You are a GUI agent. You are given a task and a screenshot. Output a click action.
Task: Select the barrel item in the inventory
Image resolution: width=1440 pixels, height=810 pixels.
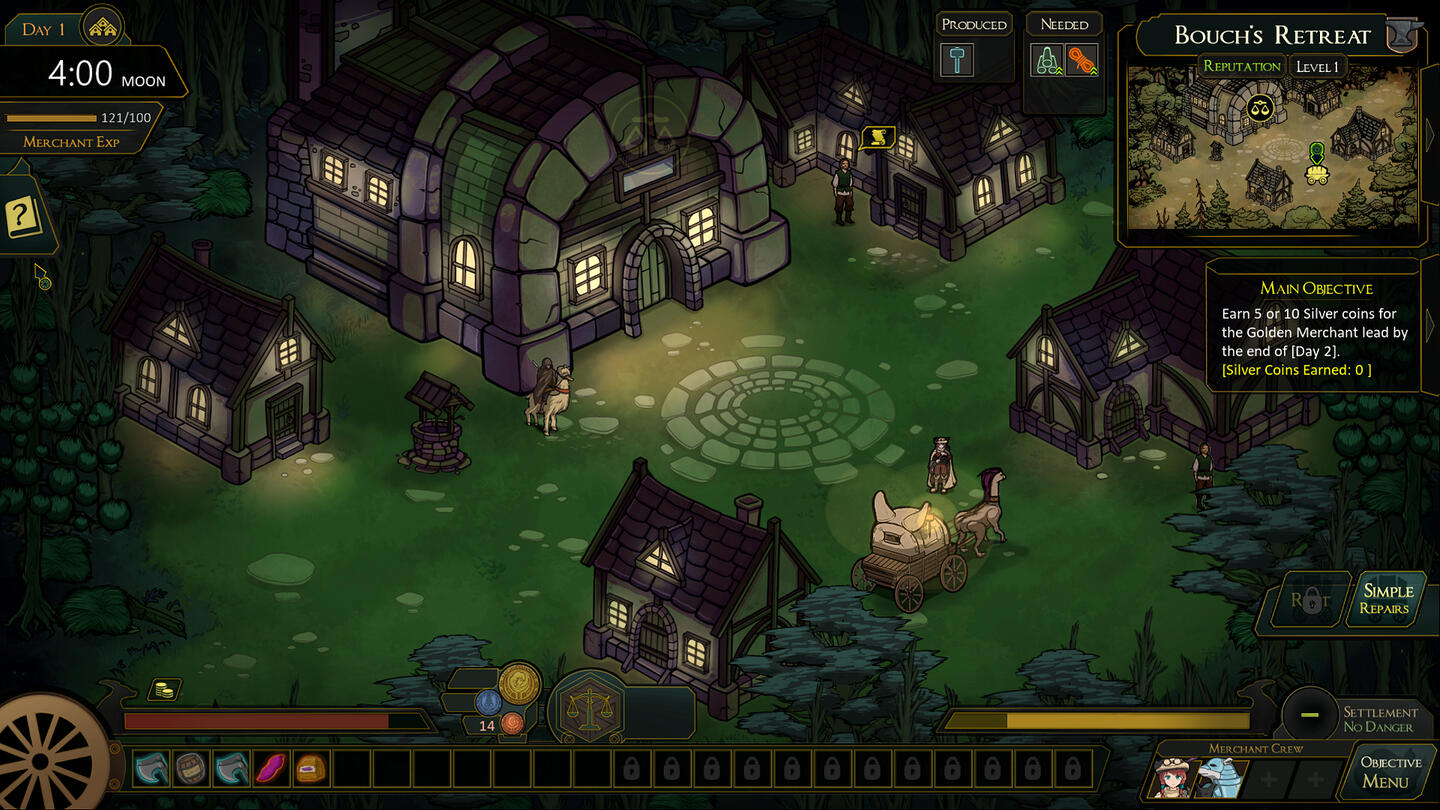(x=191, y=768)
